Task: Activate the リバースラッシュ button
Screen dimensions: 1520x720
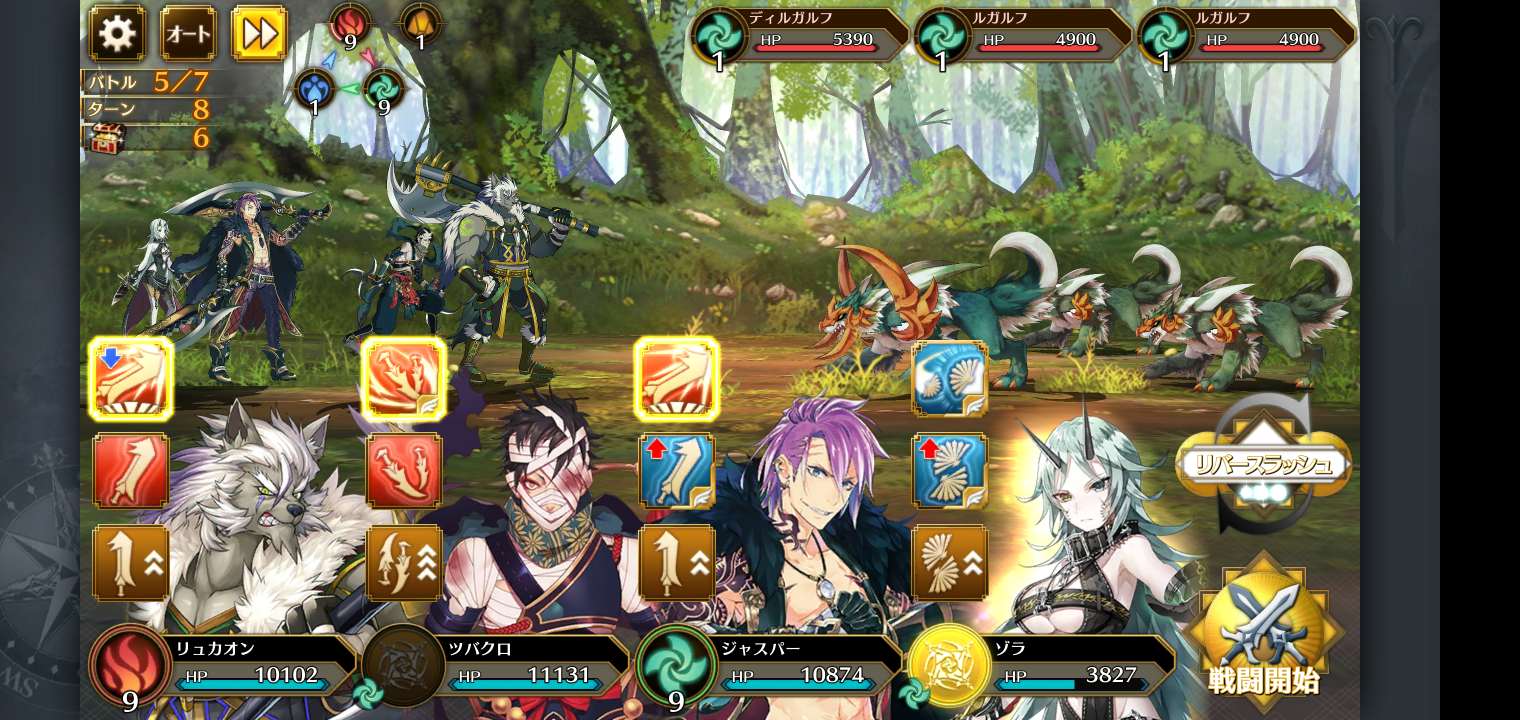Action: click(x=1264, y=463)
